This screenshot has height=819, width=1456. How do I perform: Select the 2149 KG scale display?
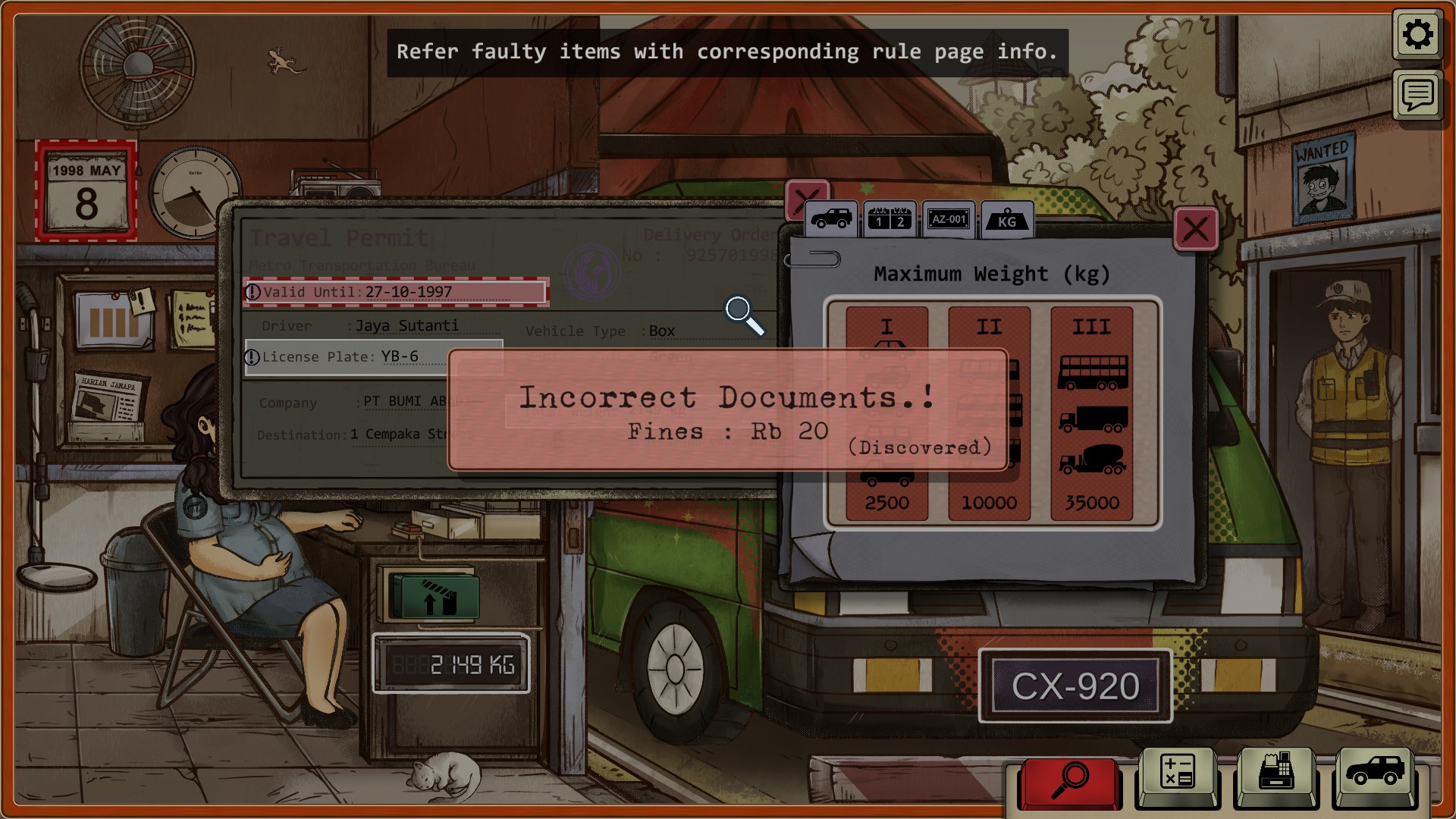[451, 665]
